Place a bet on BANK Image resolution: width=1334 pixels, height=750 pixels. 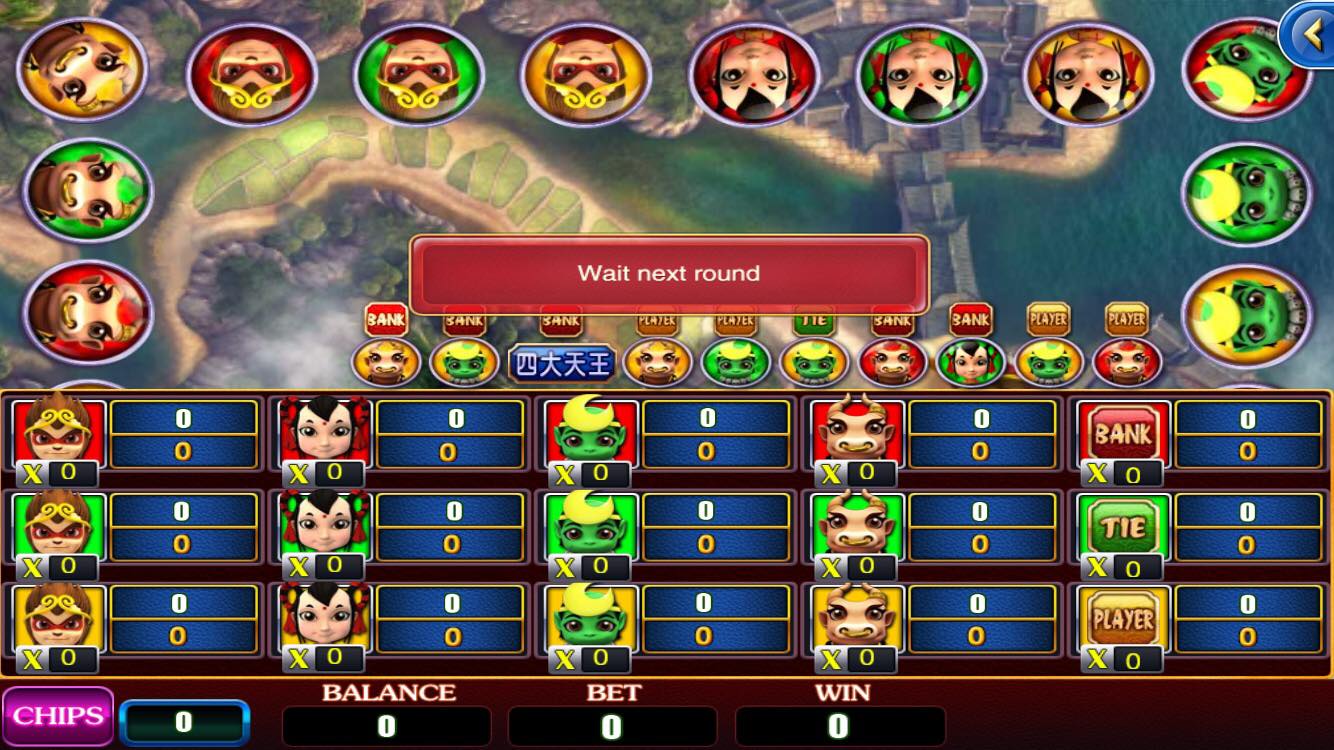tap(1124, 434)
